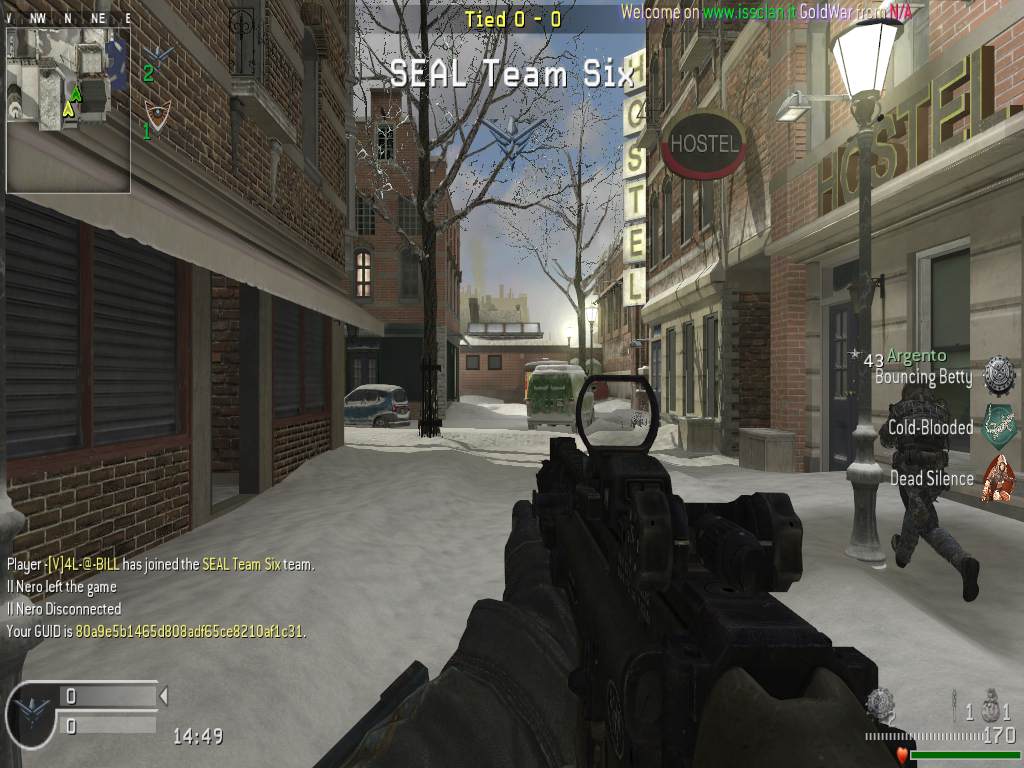The image size is (1024, 768).
Task: Click the red enemy team score emblem
Action: (155, 111)
